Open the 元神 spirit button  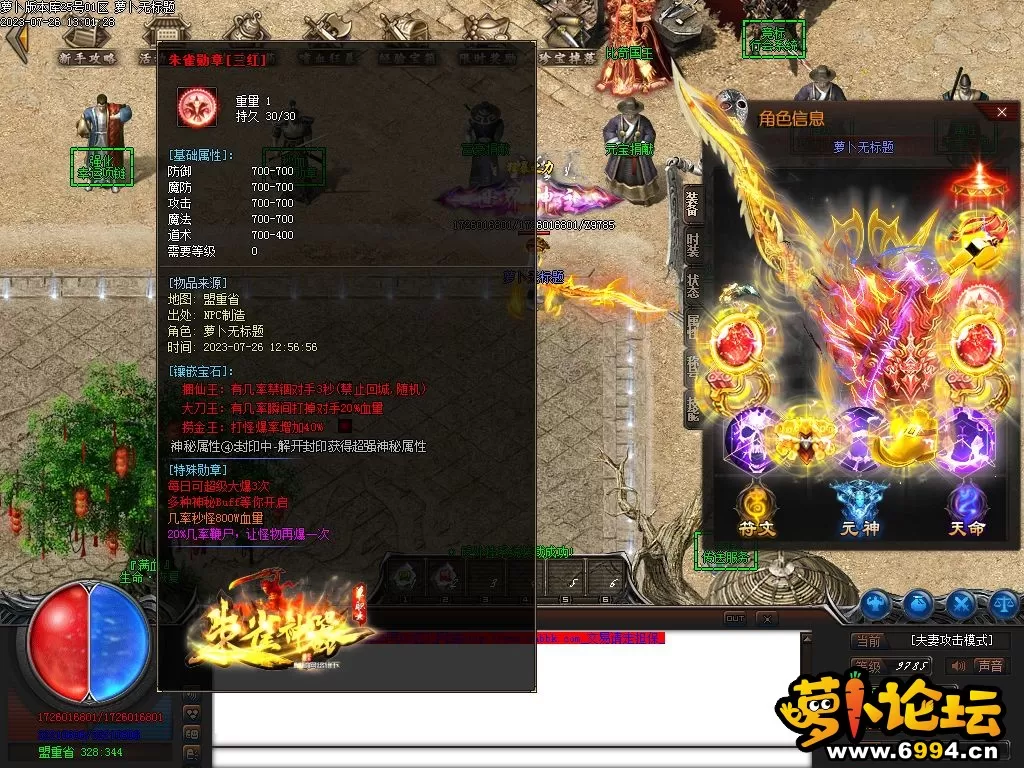(x=859, y=509)
